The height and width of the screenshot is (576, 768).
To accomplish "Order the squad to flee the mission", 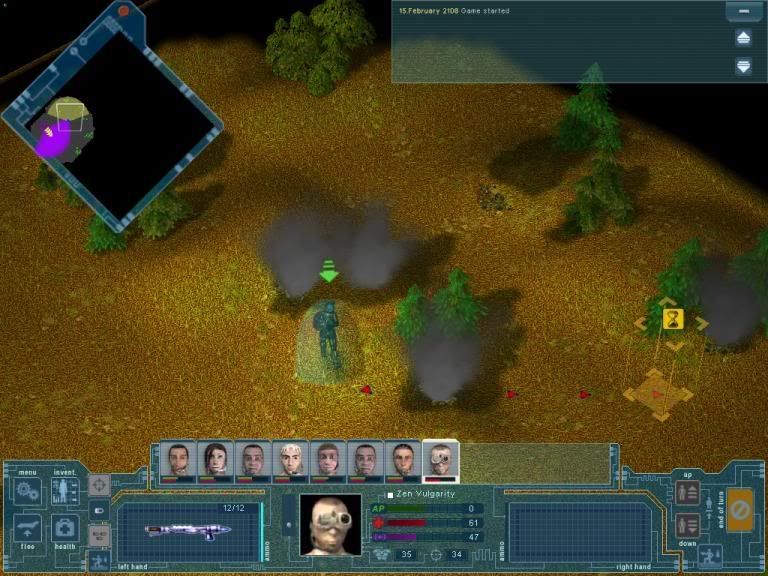I will [x=27, y=528].
